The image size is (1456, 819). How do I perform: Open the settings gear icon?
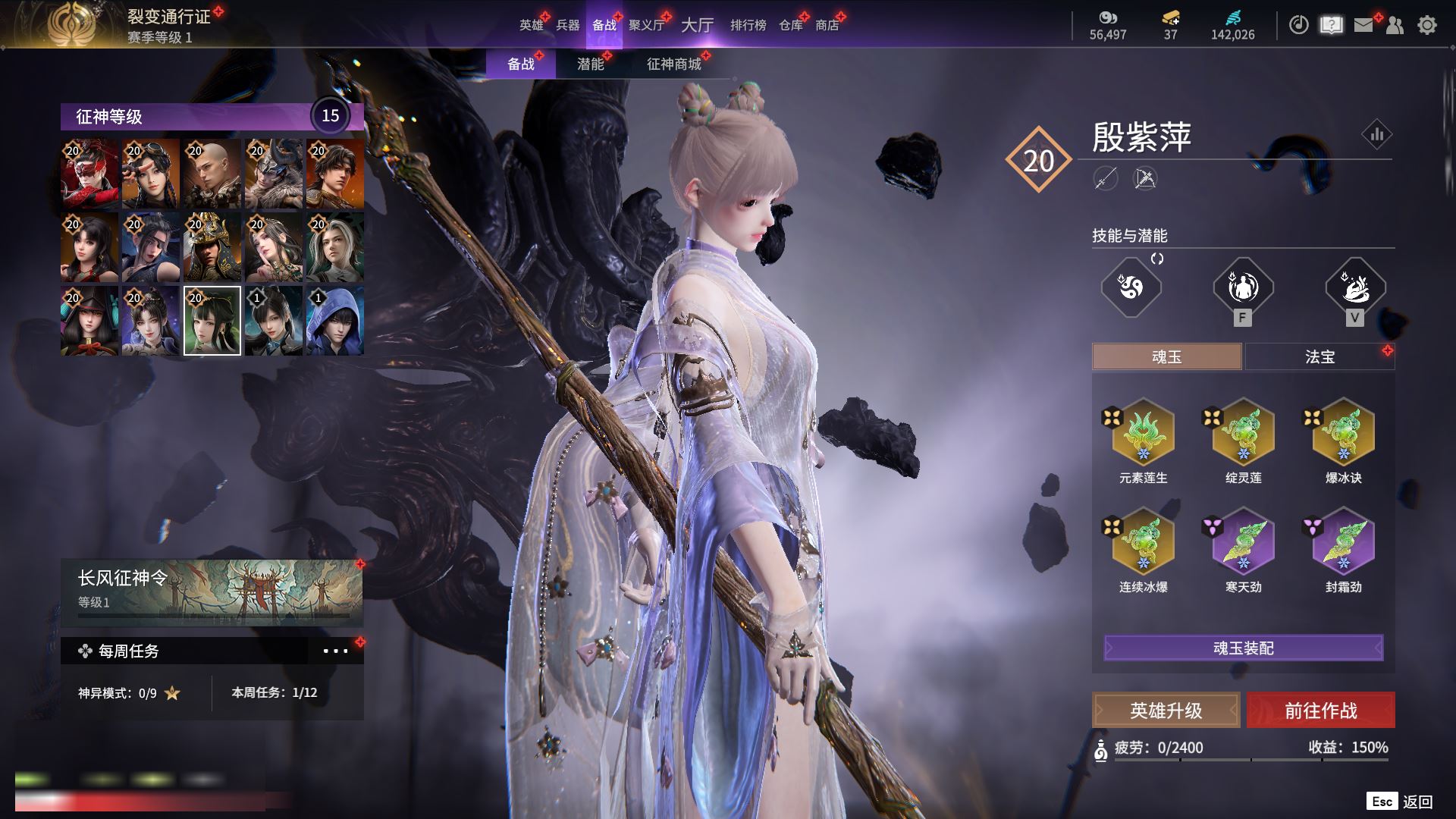tap(1426, 26)
